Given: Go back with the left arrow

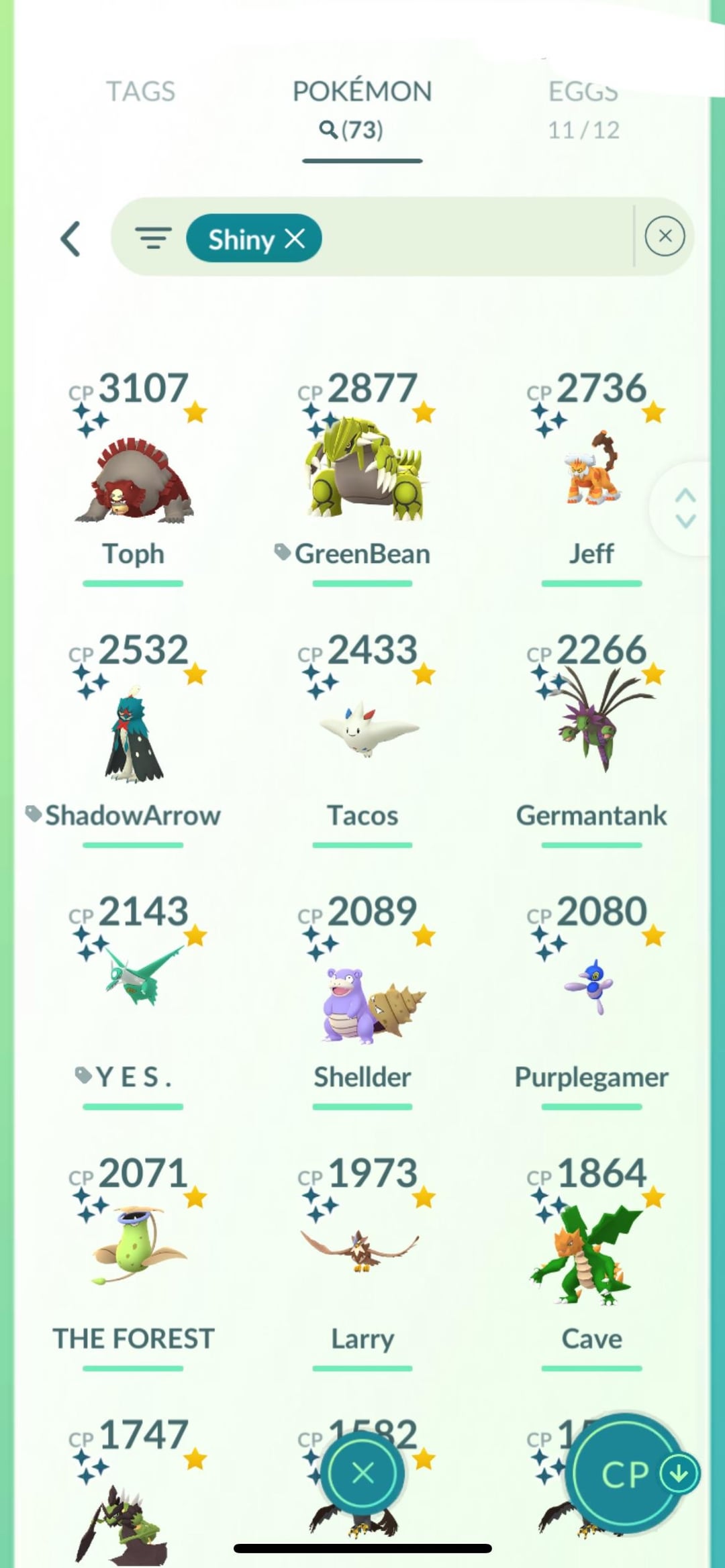Looking at the screenshot, I should click(71, 239).
